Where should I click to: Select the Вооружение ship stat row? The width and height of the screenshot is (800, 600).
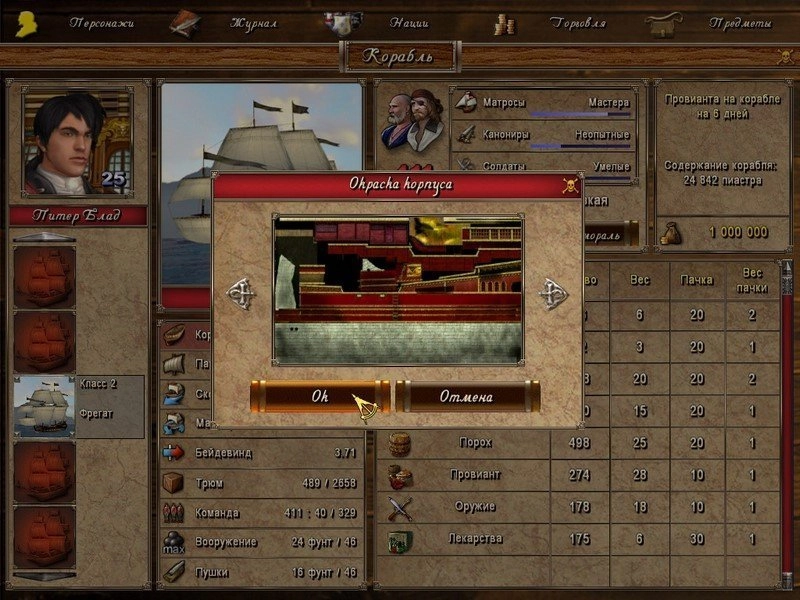(x=262, y=542)
